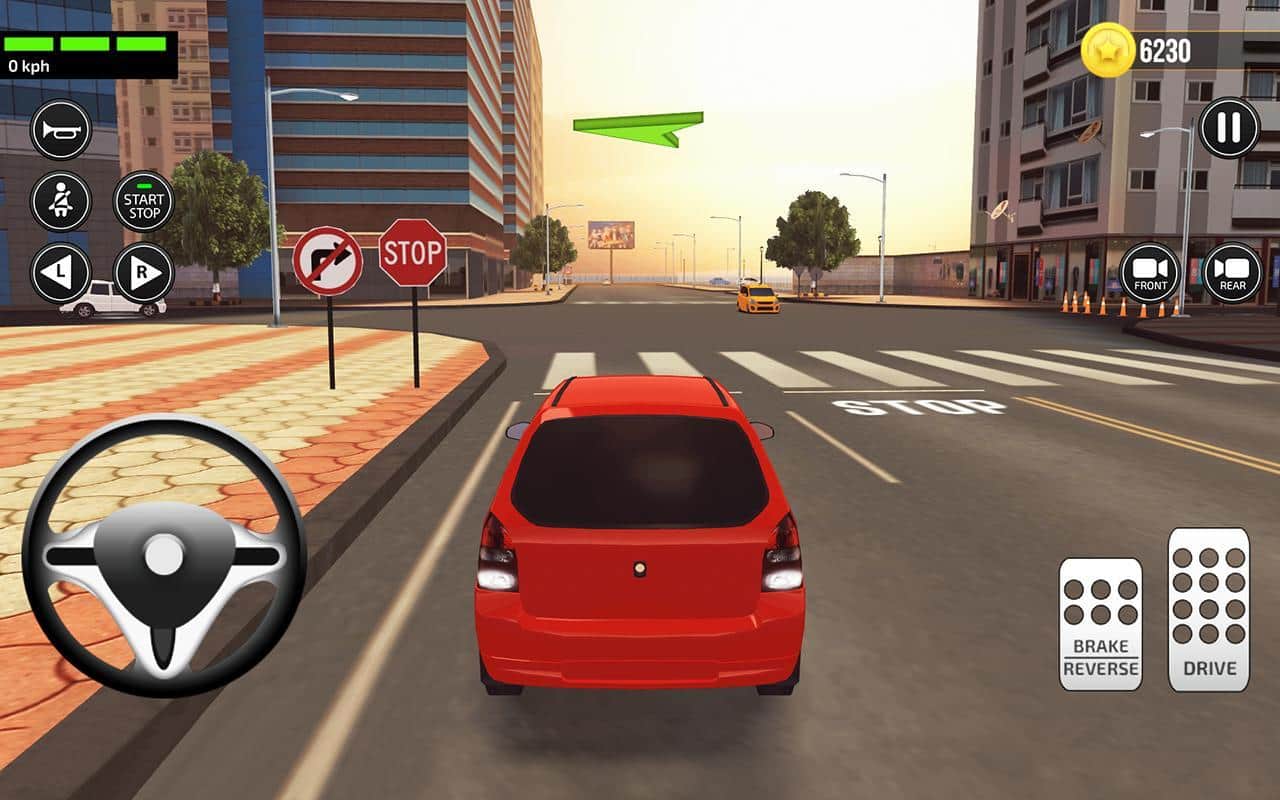Click the steering wheel control
The width and height of the screenshot is (1280, 800).
(x=164, y=555)
